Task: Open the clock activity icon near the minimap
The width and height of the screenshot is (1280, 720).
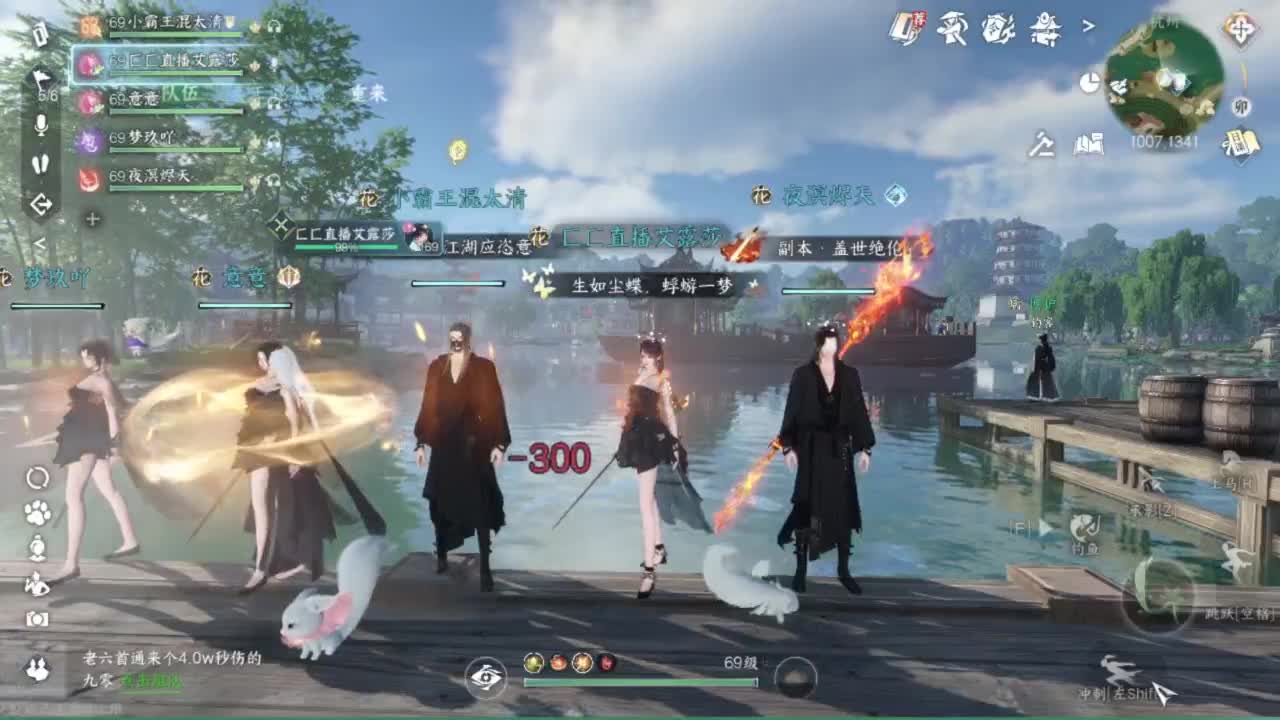Action: (x=1089, y=81)
